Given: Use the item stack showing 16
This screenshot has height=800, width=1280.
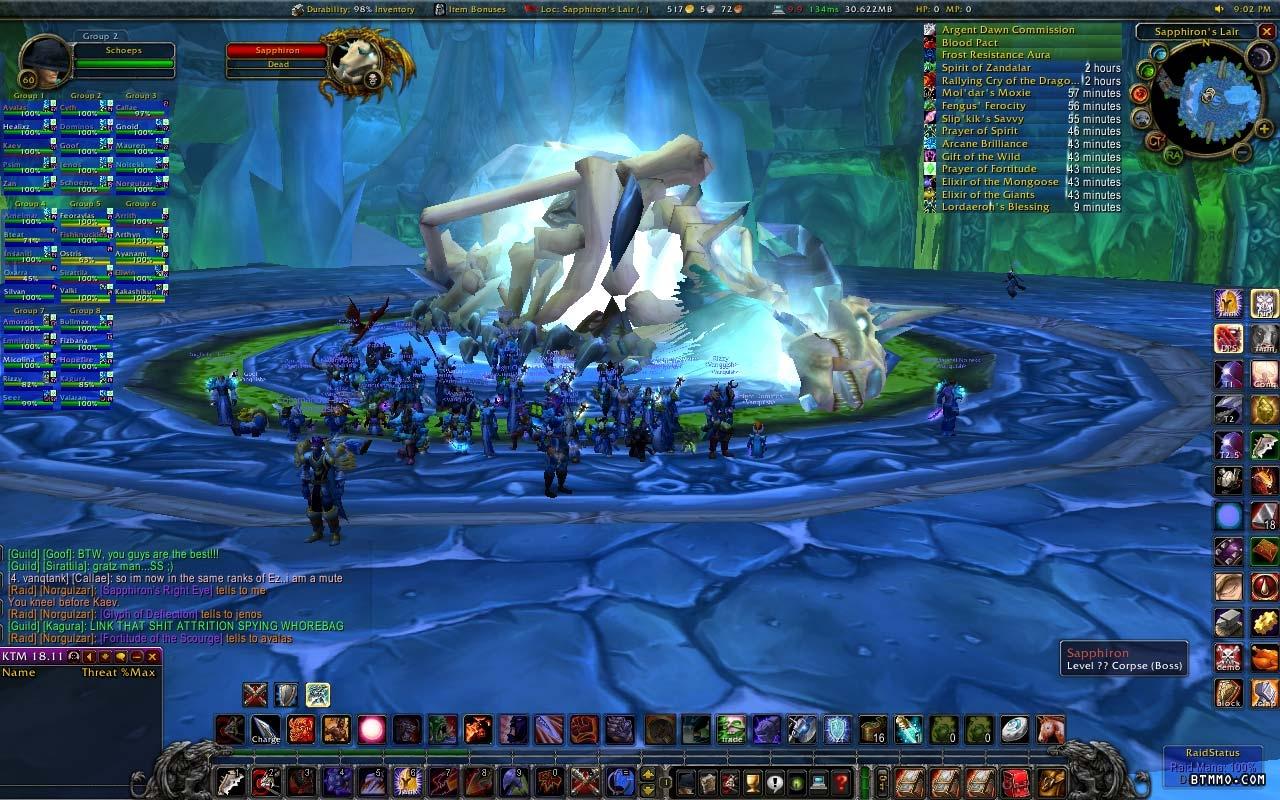Looking at the screenshot, I should tap(872, 730).
